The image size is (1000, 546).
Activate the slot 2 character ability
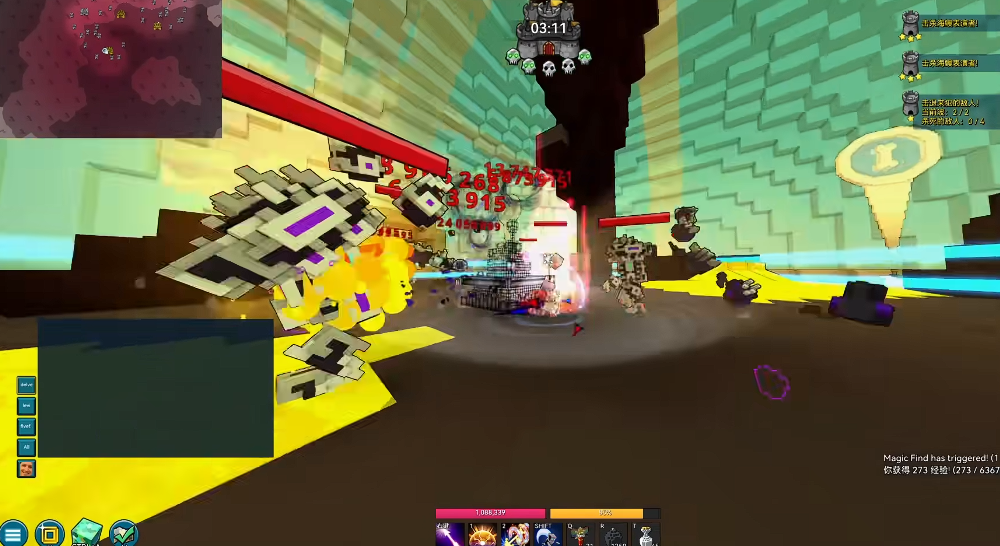(516, 535)
